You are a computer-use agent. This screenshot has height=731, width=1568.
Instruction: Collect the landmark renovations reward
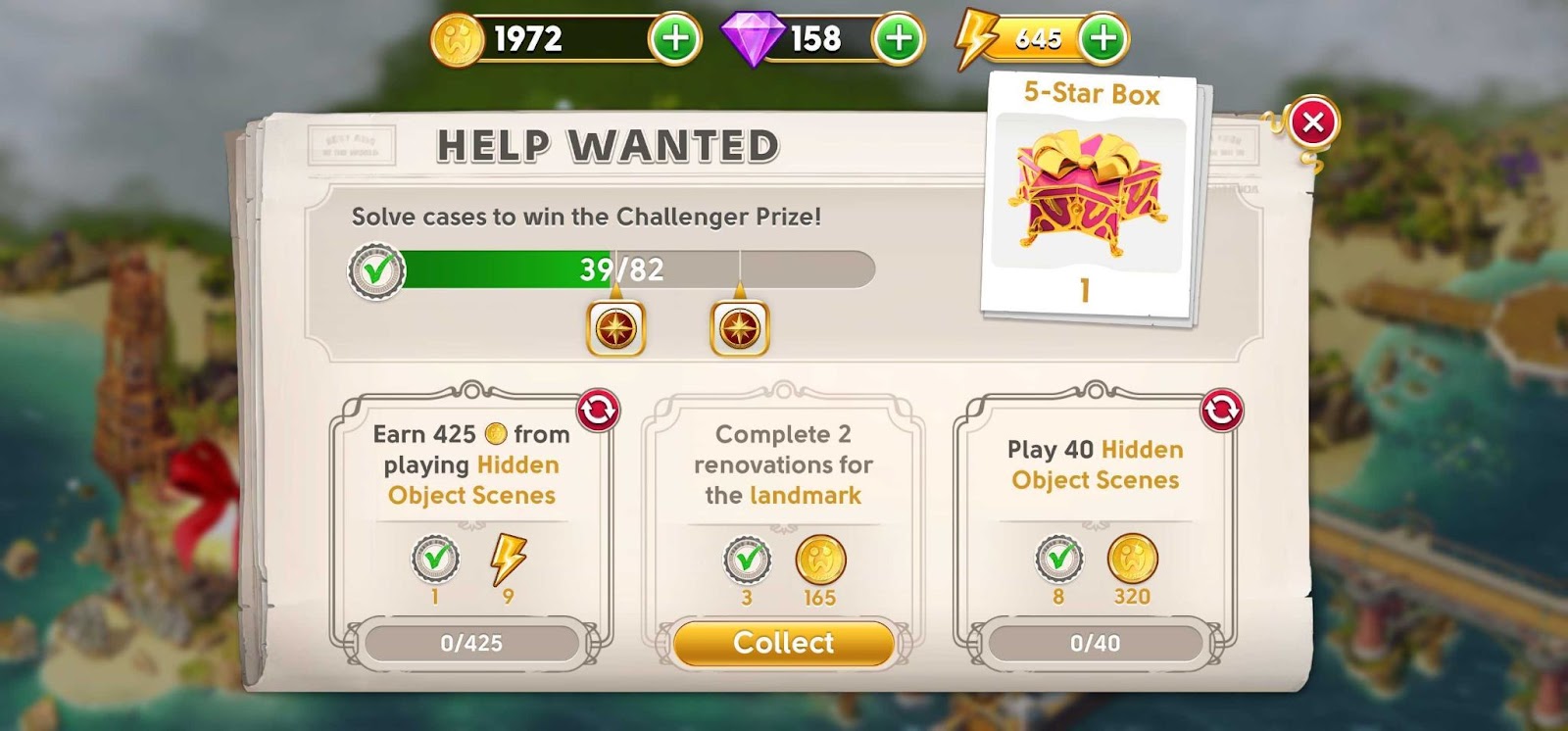point(783,643)
